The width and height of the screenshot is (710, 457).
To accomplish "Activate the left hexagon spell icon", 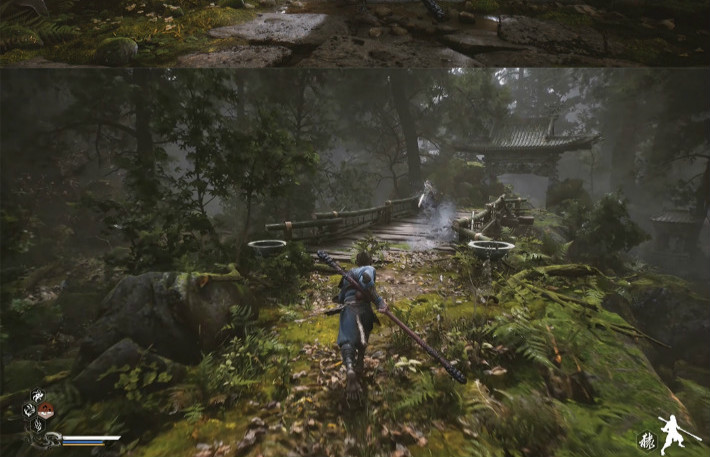I will [29, 410].
